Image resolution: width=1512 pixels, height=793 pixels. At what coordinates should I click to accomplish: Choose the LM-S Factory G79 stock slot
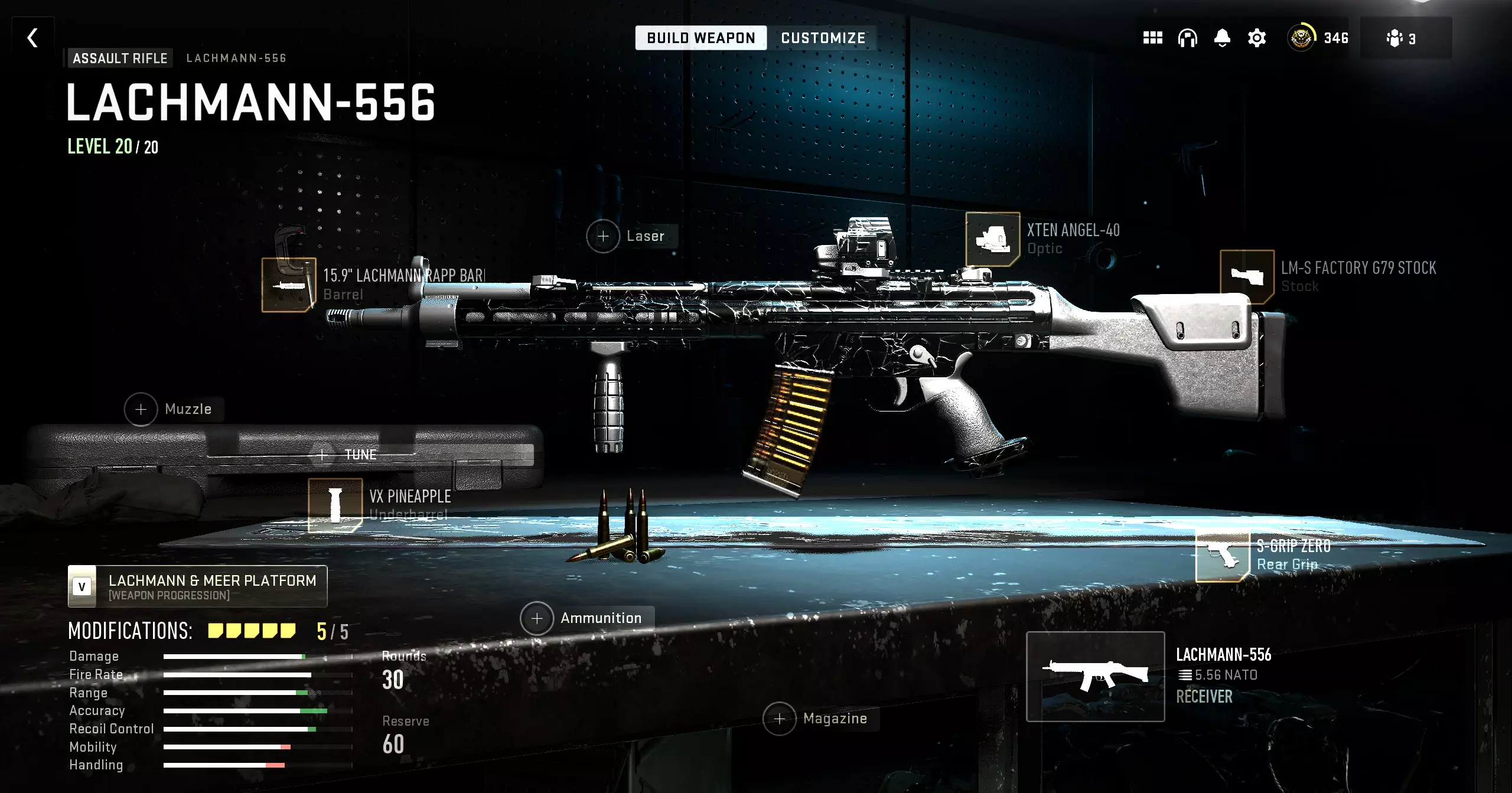pos(1247,276)
